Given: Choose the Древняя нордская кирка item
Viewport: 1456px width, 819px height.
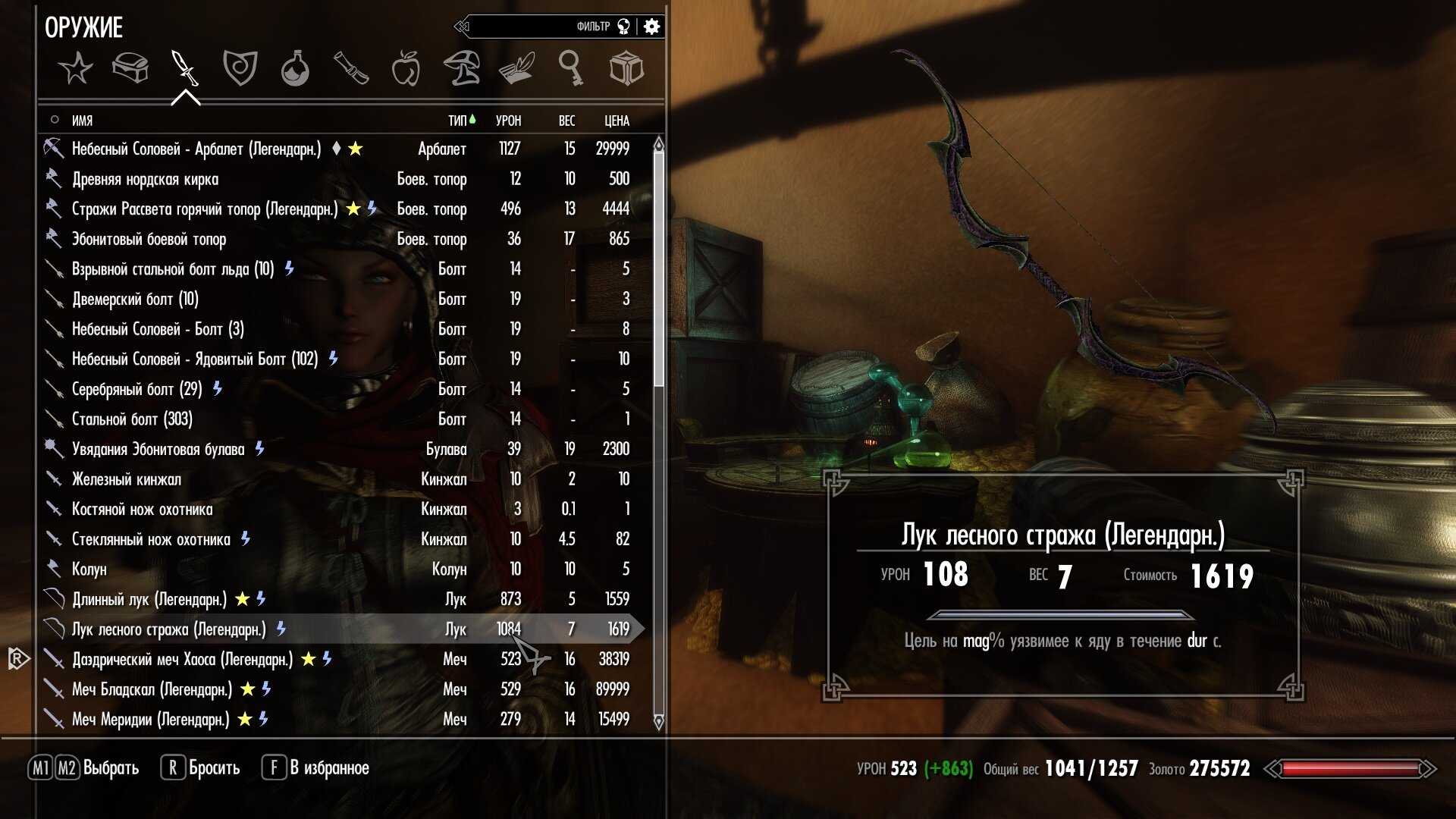Looking at the screenshot, I should click(x=145, y=179).
